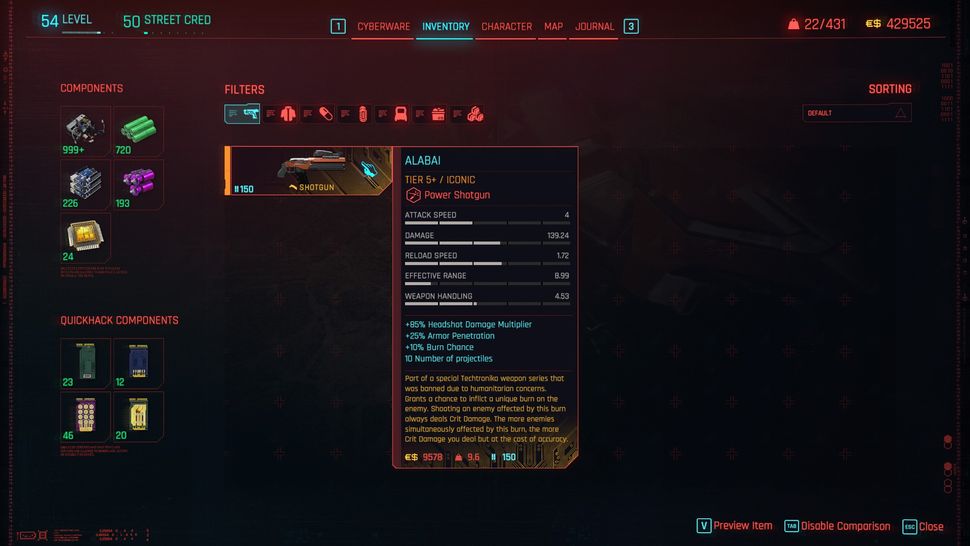Go to the Map tab
970x546 pixels.
point(553,26)
